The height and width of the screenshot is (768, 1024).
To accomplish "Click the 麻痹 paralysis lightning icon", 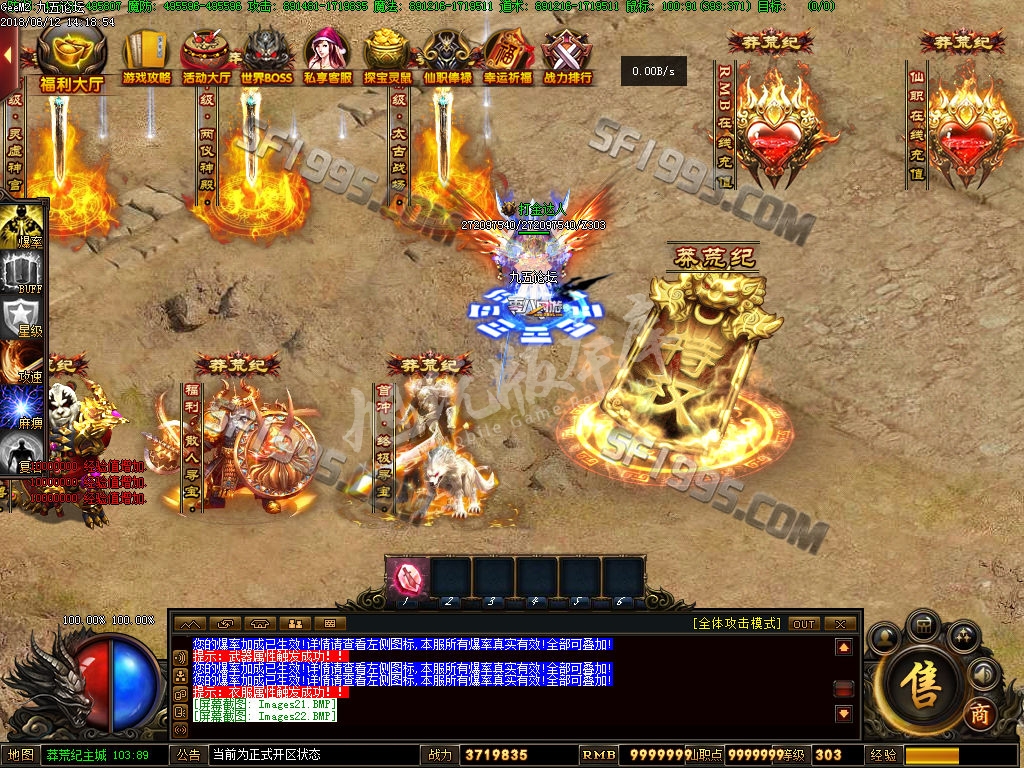I will click(x=24, y=410).
